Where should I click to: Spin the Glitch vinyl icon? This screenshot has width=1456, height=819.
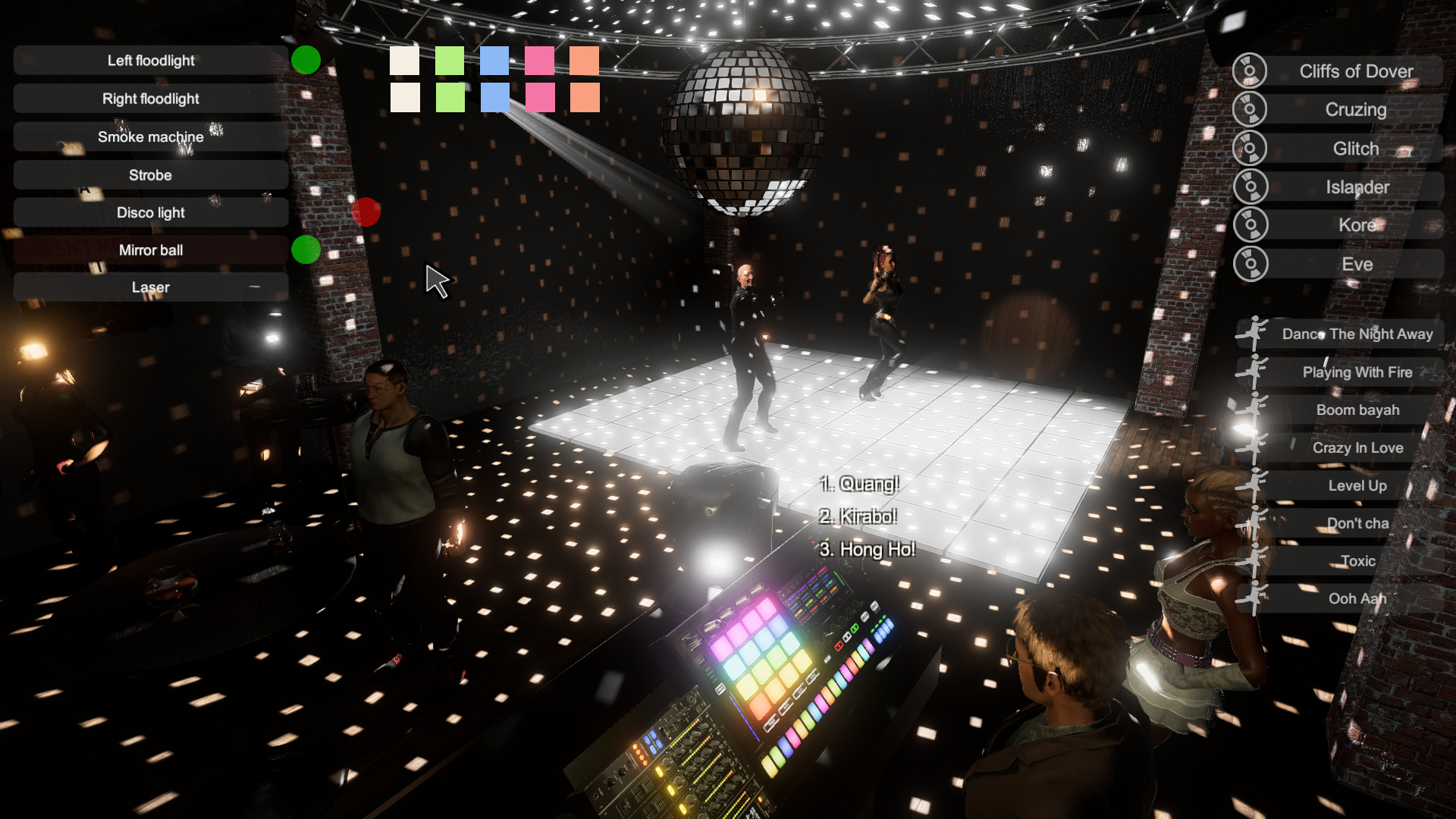click(x=1248, y=147)
